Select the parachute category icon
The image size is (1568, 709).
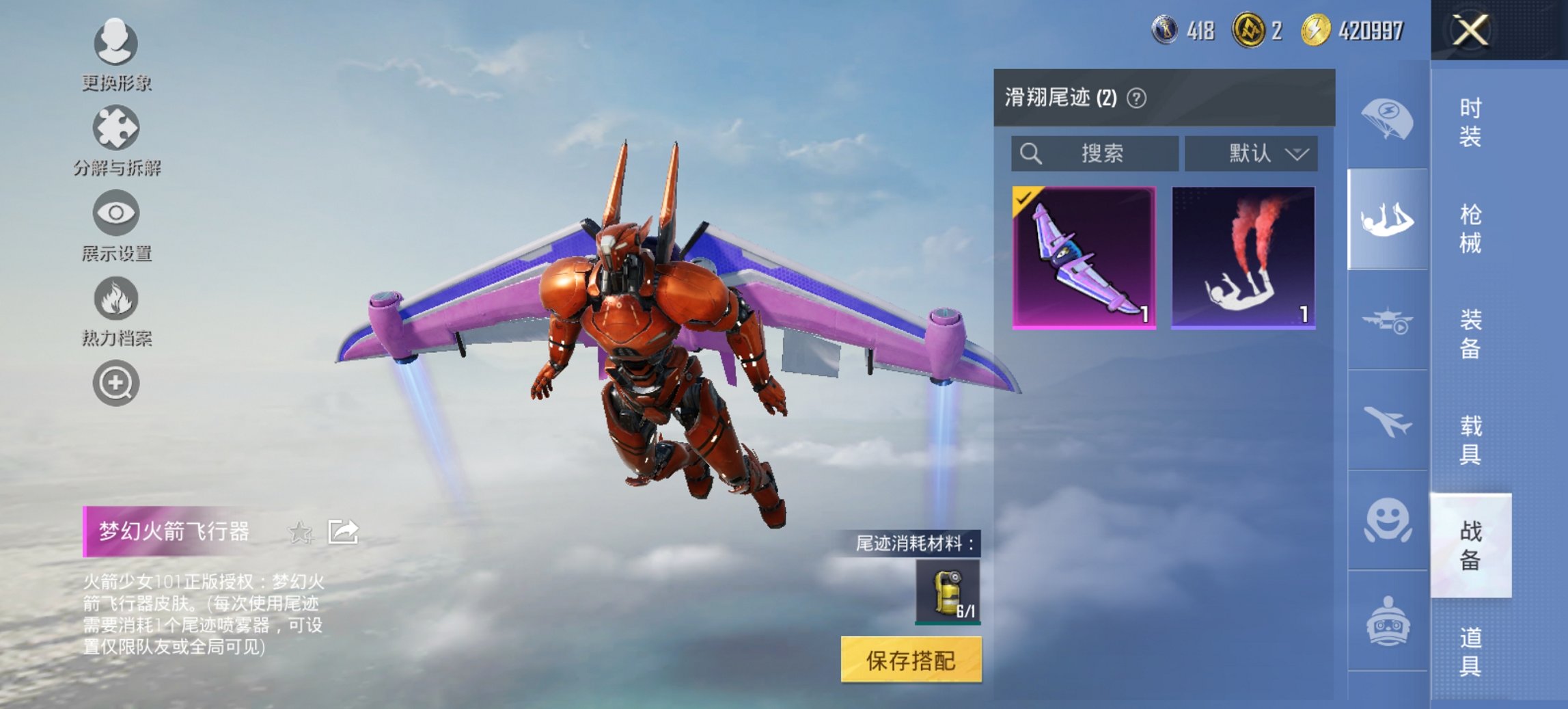click(1387, 118)
